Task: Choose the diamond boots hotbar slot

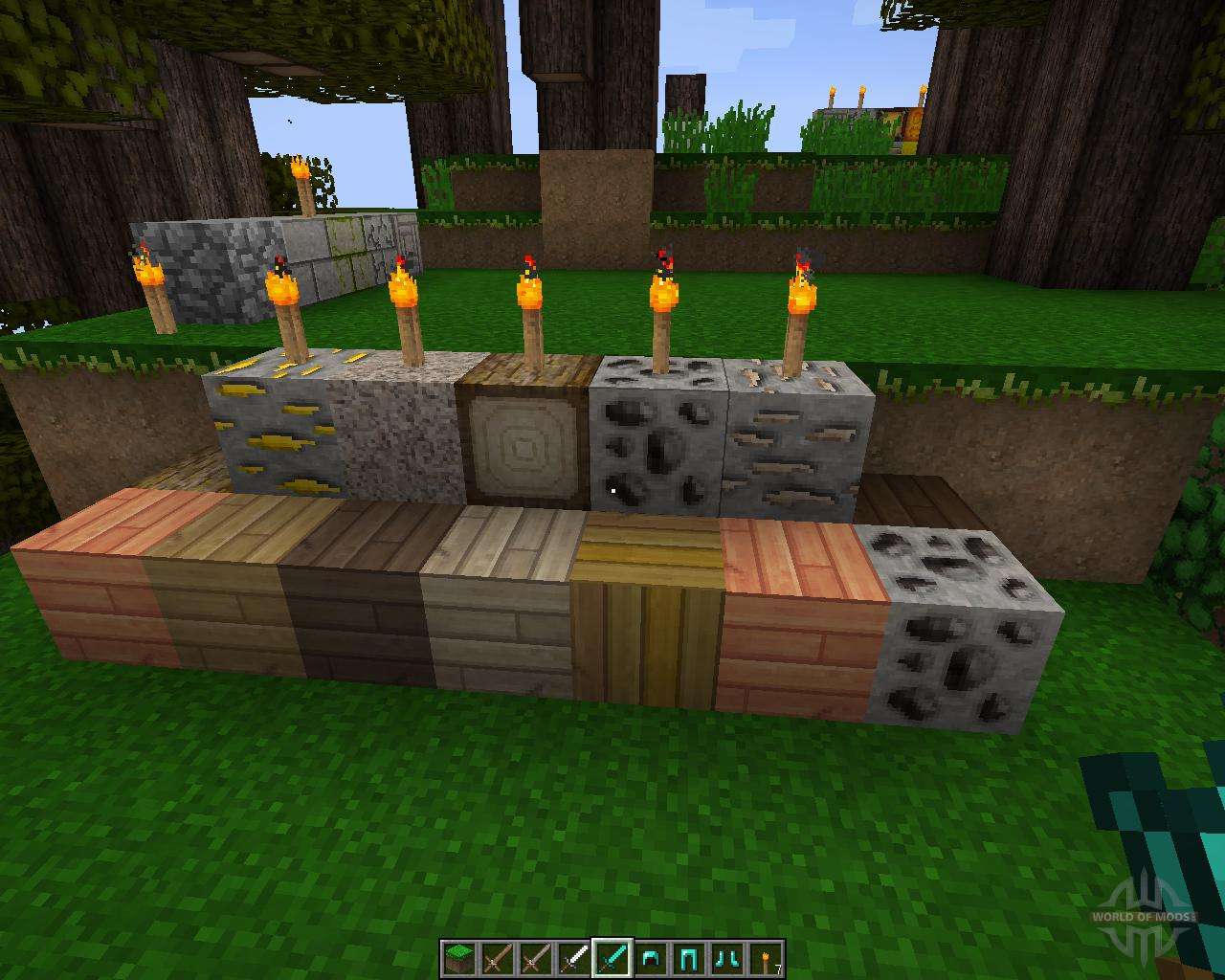Action: point(727,958)
